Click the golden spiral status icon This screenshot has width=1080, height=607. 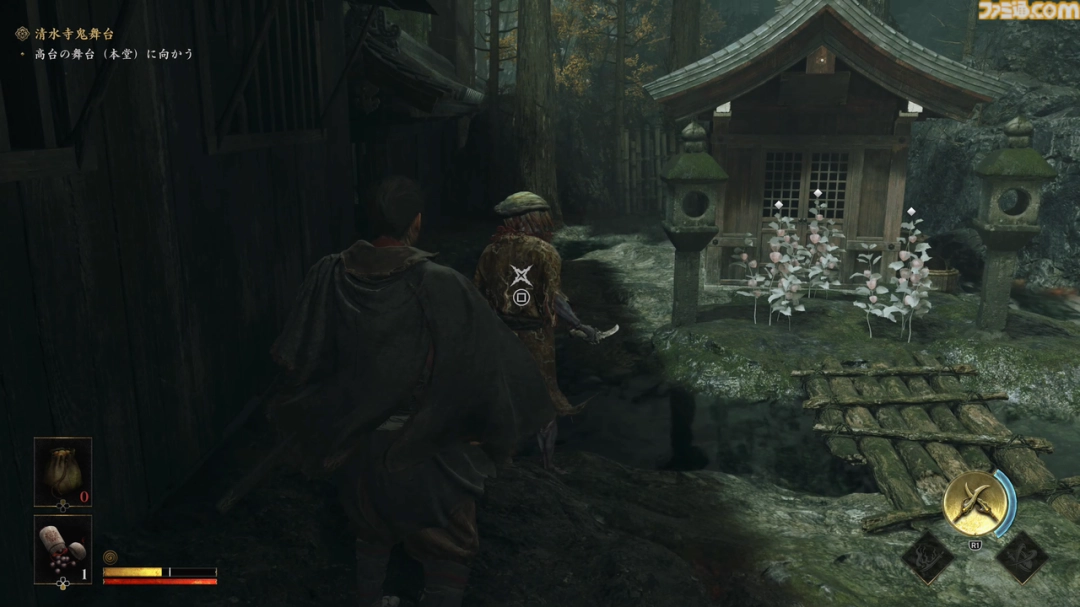(x=109, y=557)
